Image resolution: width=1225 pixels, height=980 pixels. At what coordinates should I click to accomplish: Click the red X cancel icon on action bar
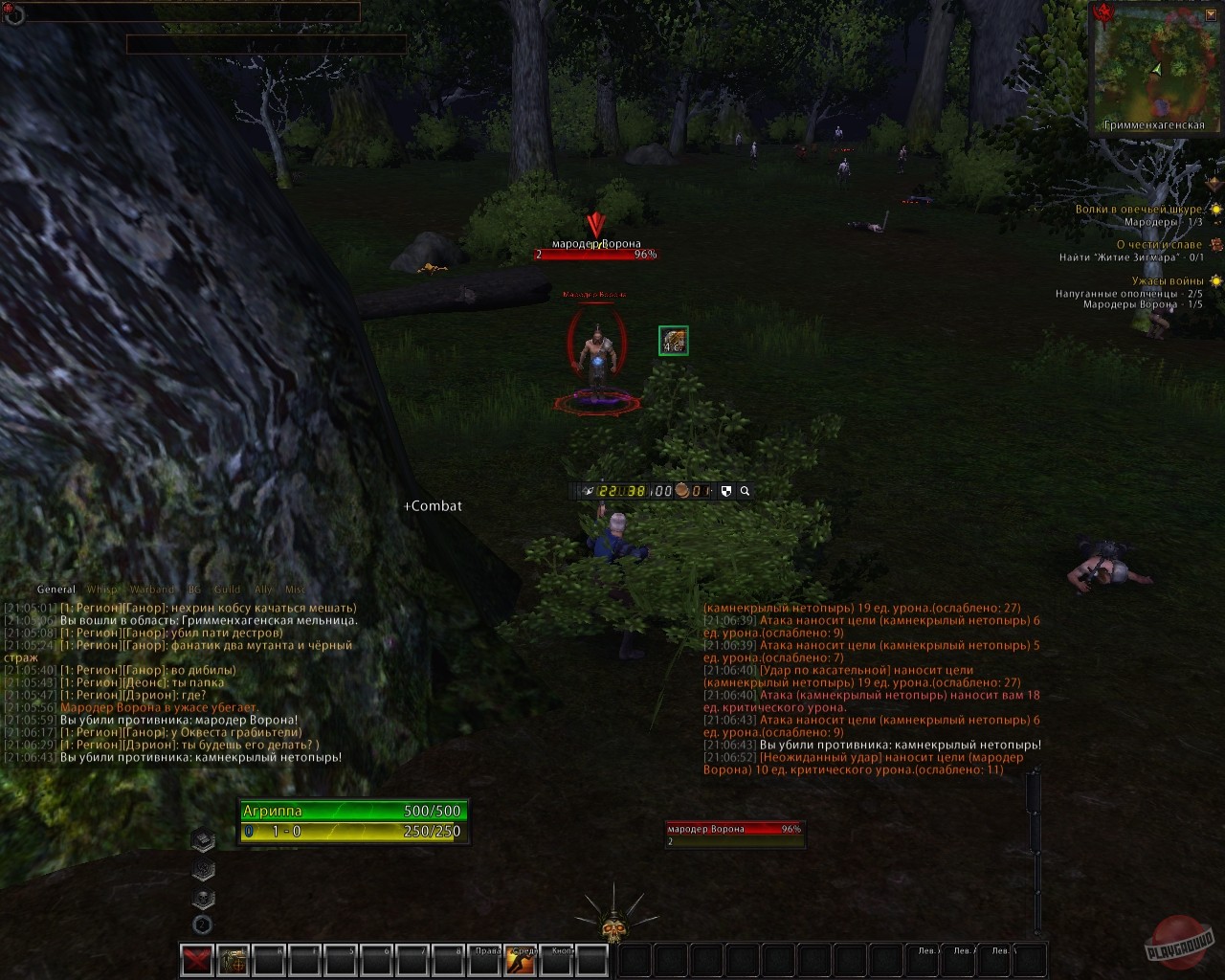(198, 959)
